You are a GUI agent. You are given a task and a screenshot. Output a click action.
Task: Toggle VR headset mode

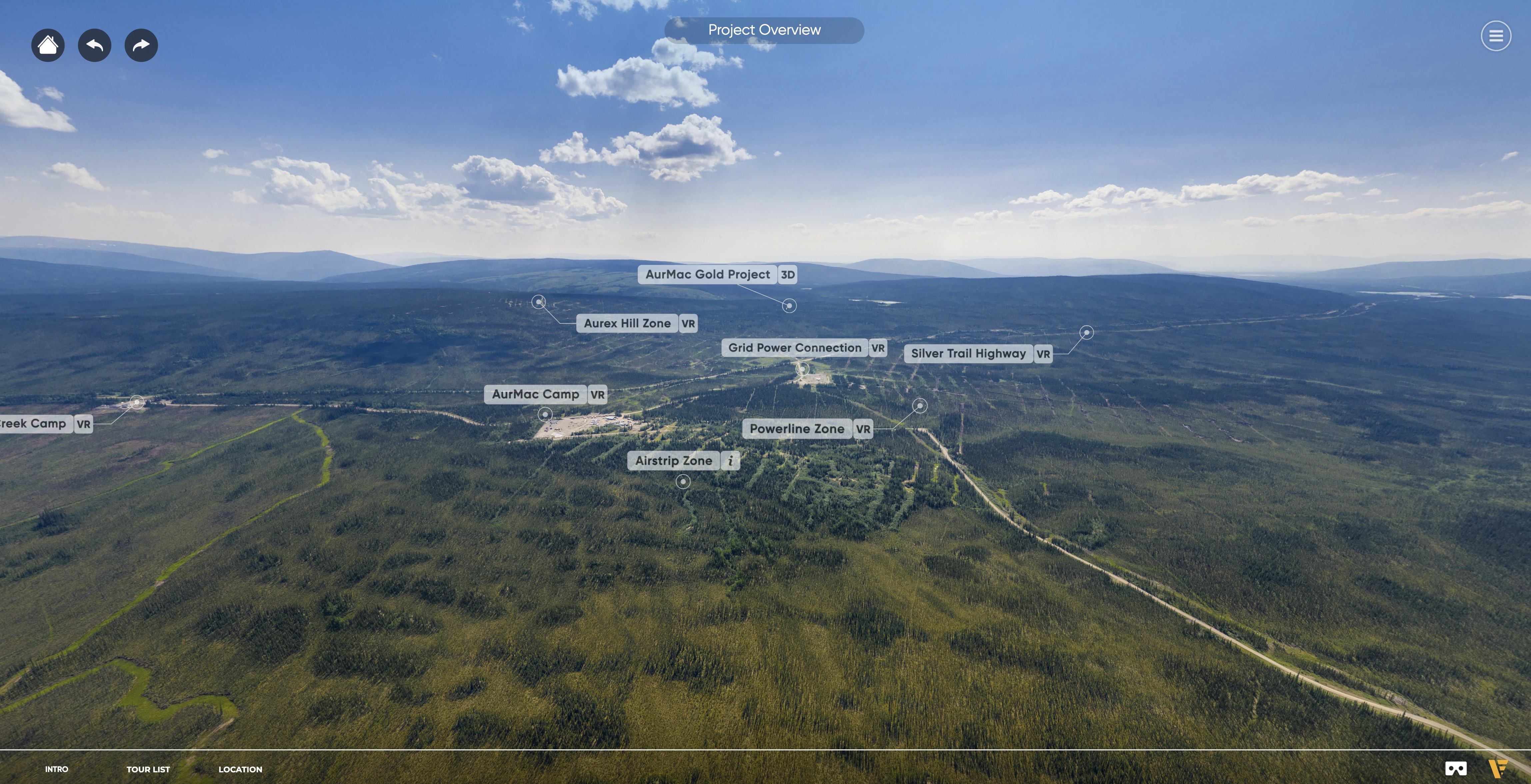point(1456,769)
